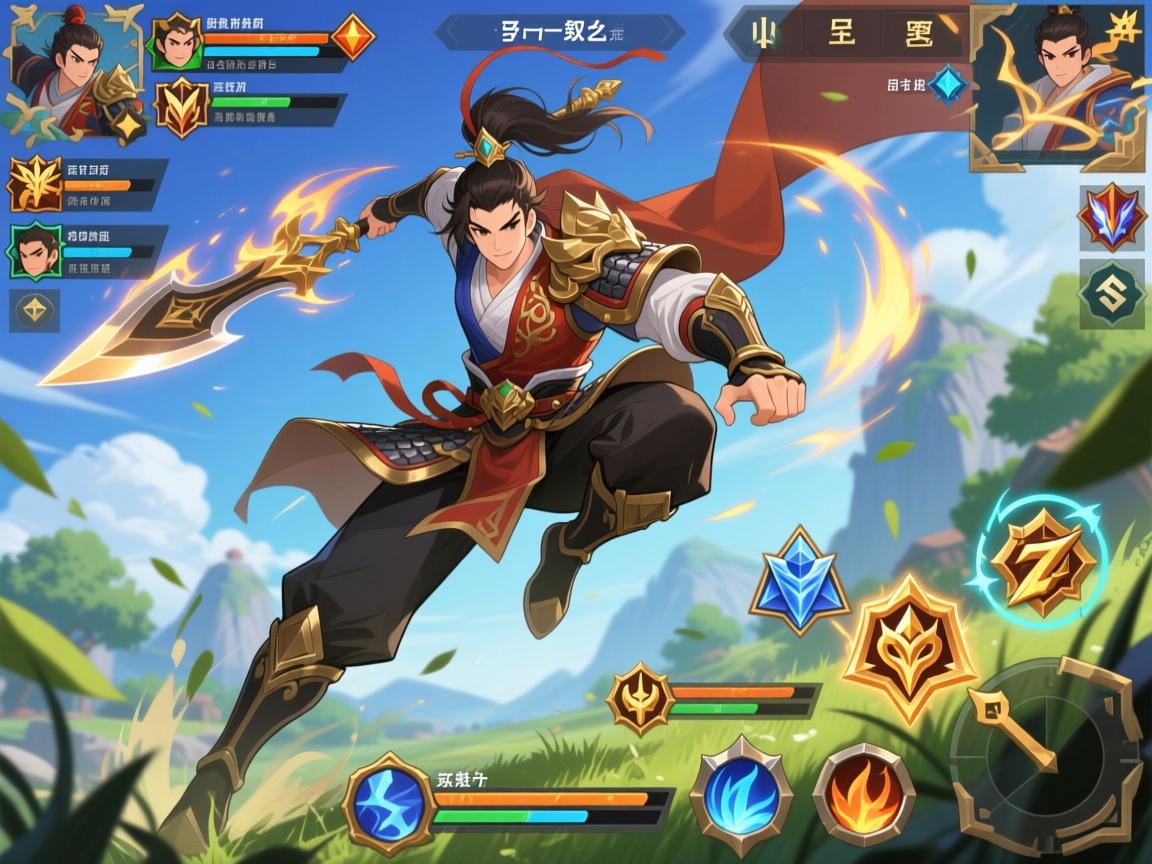Cast the blue flame skill
1152x864 pixels.
click(741, 796)
